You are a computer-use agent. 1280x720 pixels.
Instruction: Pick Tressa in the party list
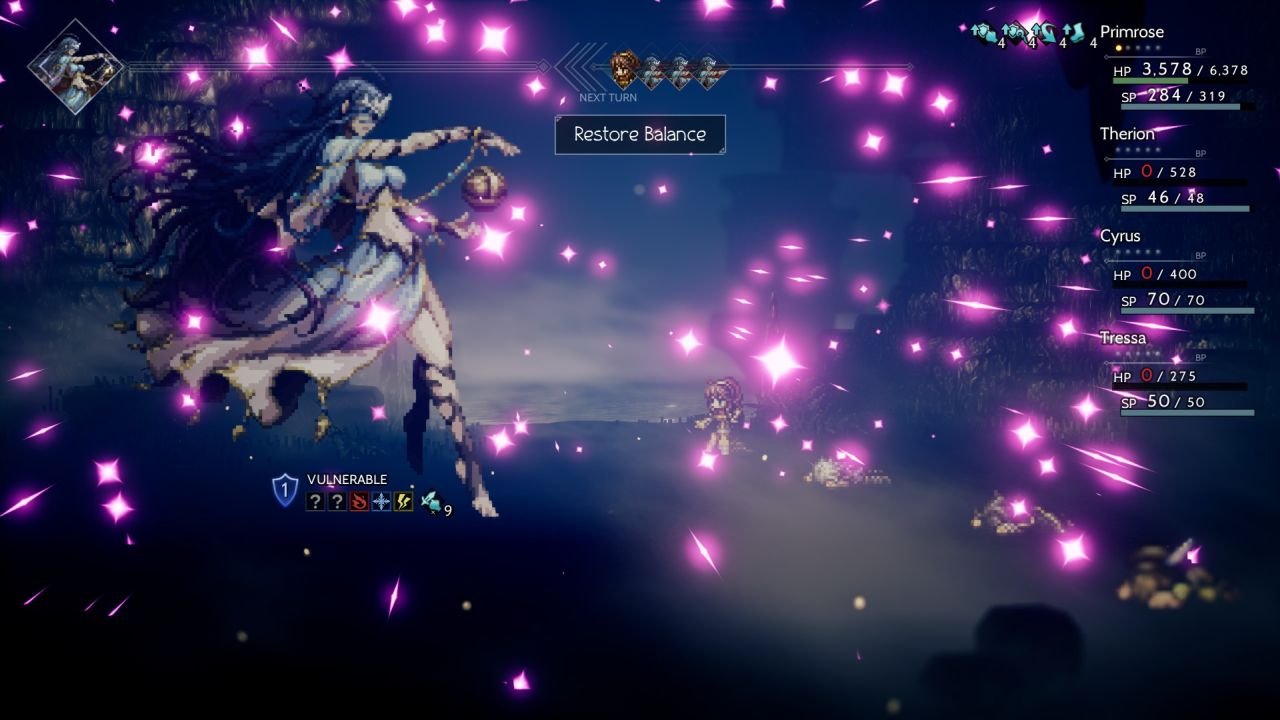1122,338
